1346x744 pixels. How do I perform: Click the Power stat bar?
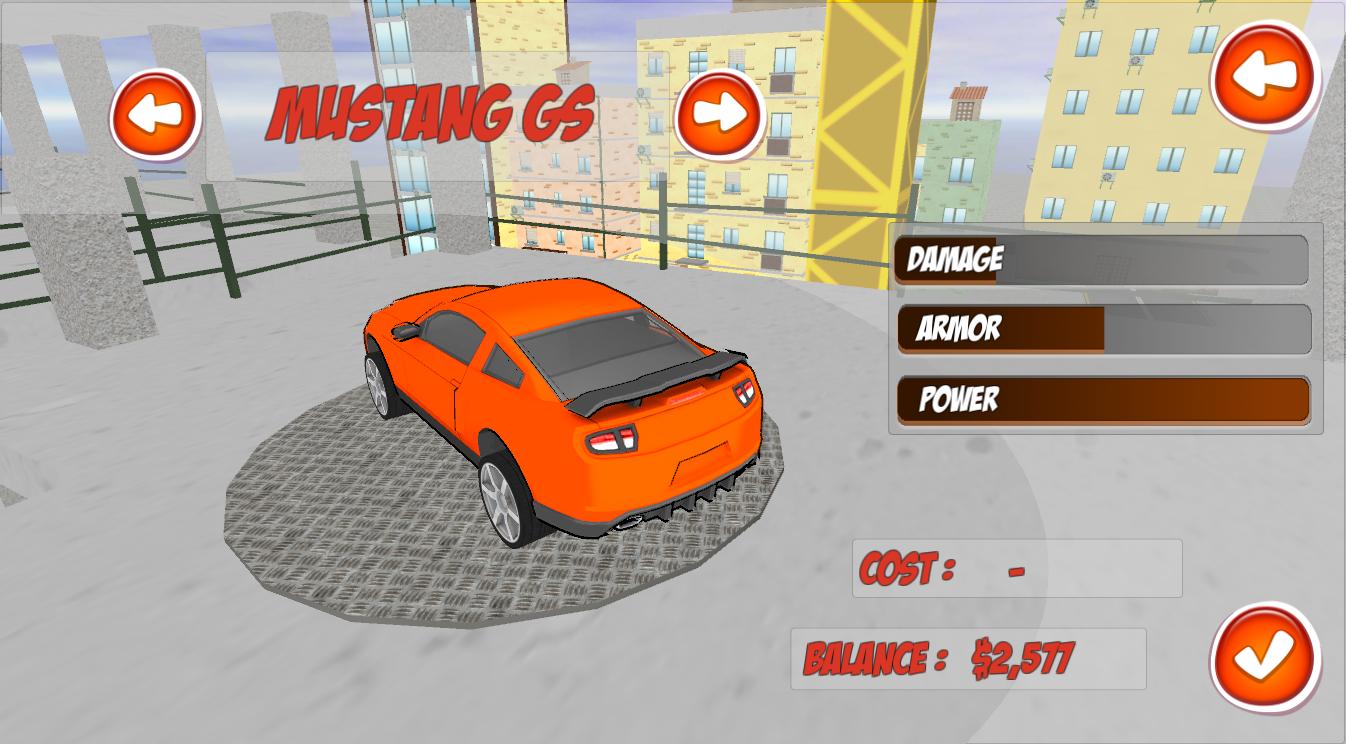pos(1103,400)
